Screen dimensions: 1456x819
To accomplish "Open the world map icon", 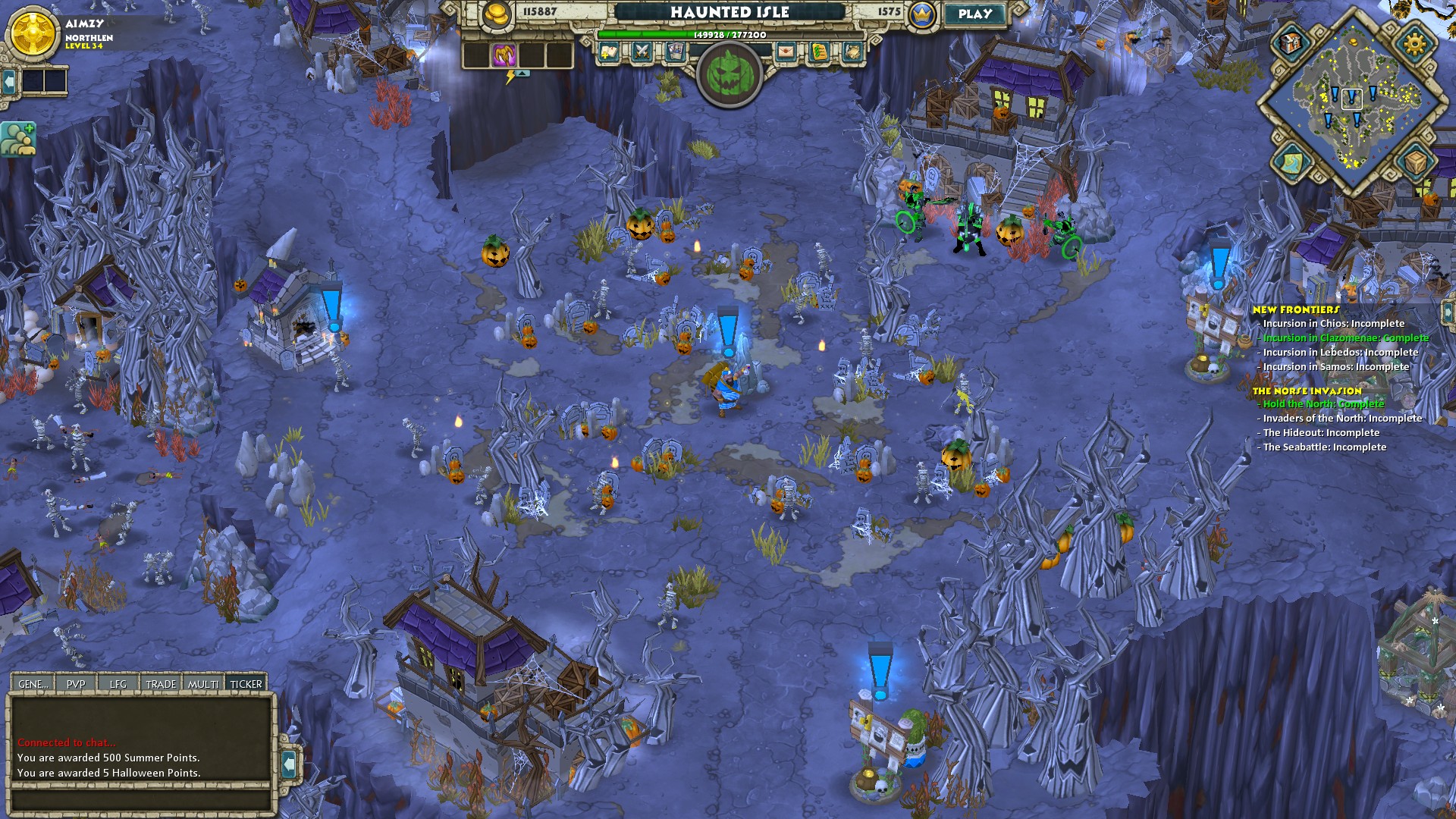I will coord(1291,162).
